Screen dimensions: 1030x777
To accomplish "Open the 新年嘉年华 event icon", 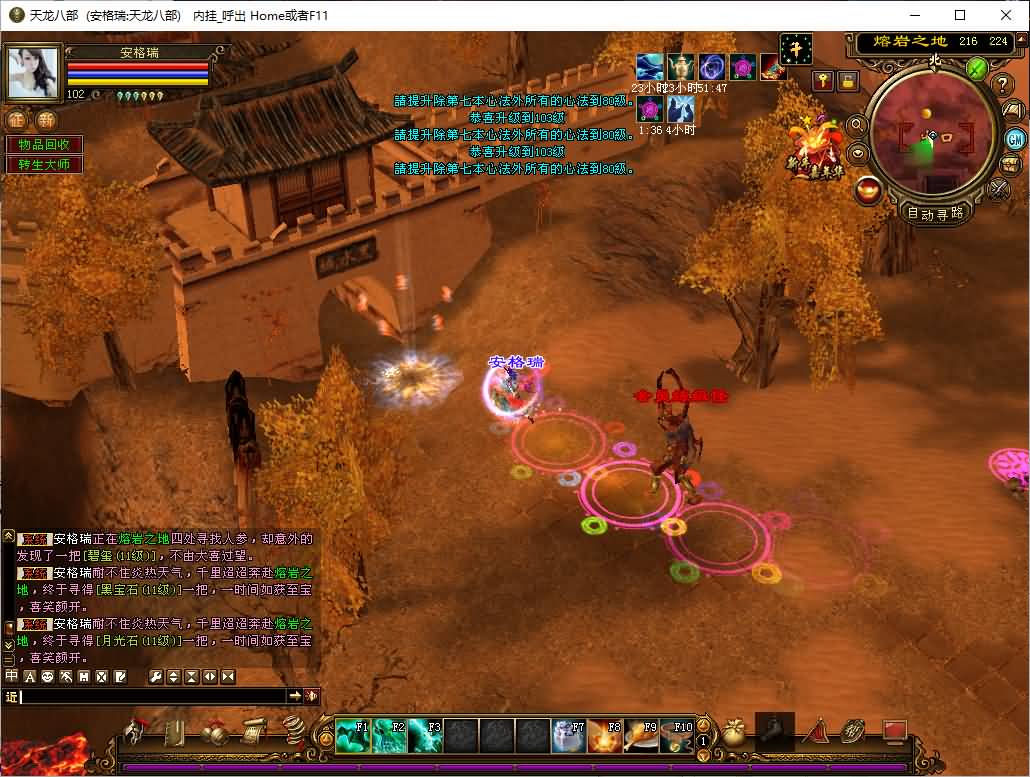I will point(813,150).
